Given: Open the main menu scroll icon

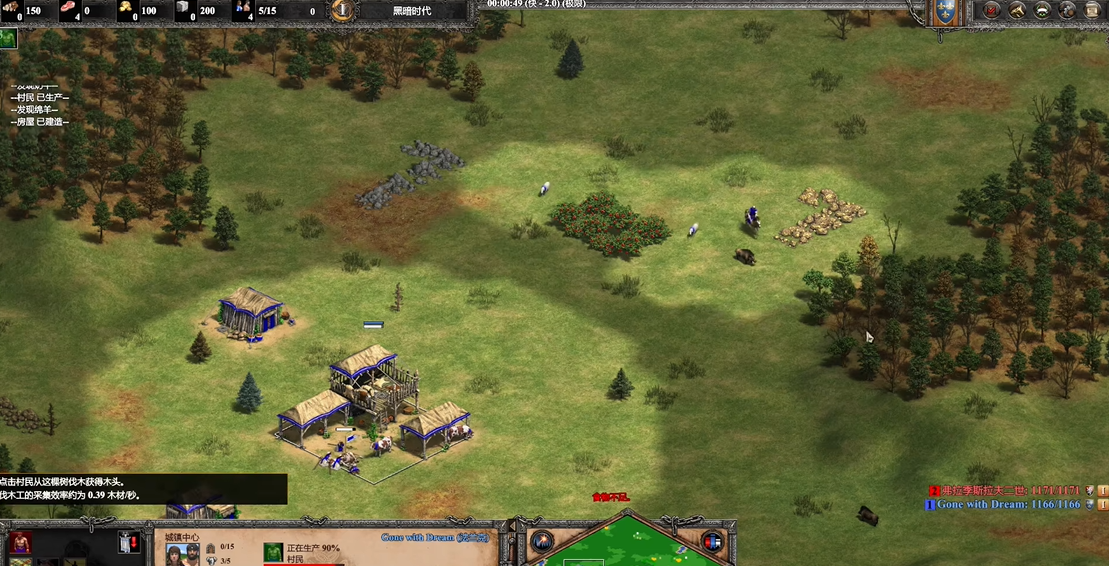Looking at the screenshot, I should pyautogui.click(x=1092, y=11).
